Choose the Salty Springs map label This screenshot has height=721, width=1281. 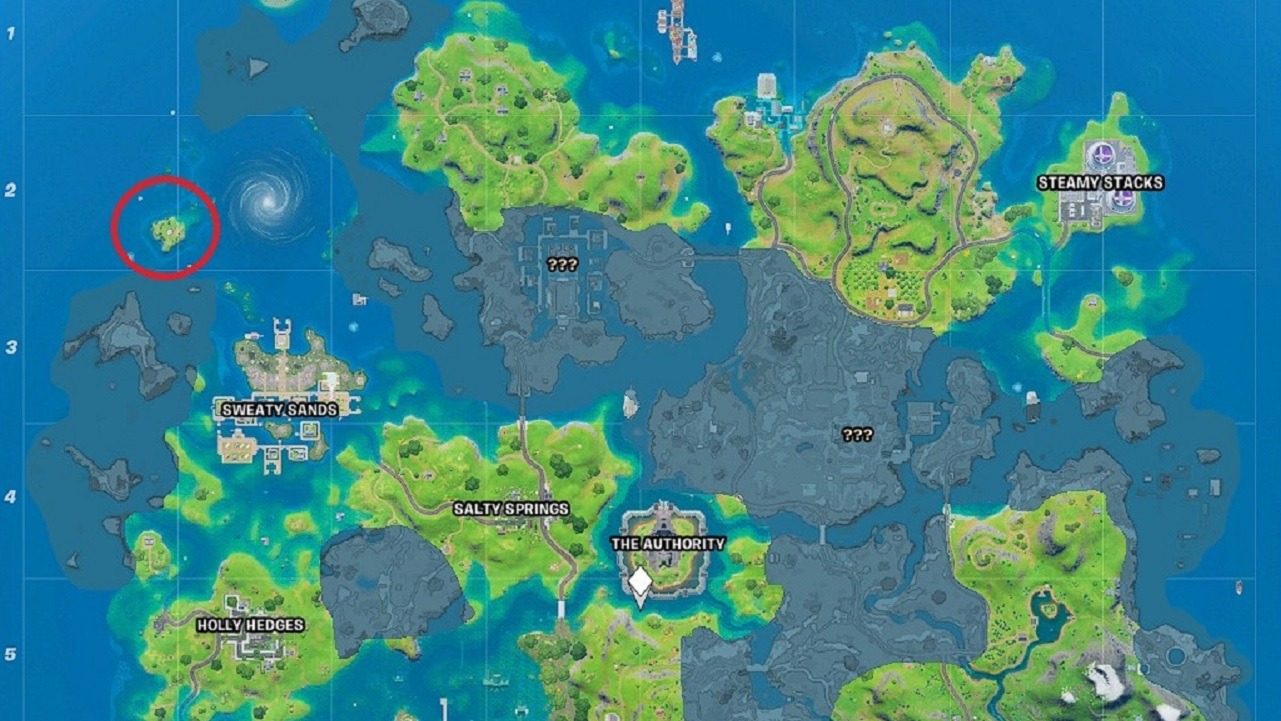pyautogui.click(x=511, y=509)
